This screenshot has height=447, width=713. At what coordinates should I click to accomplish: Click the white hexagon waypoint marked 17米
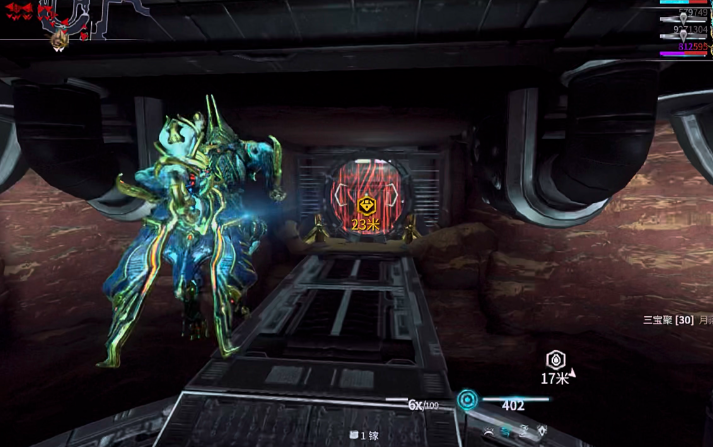coord(556,360)
